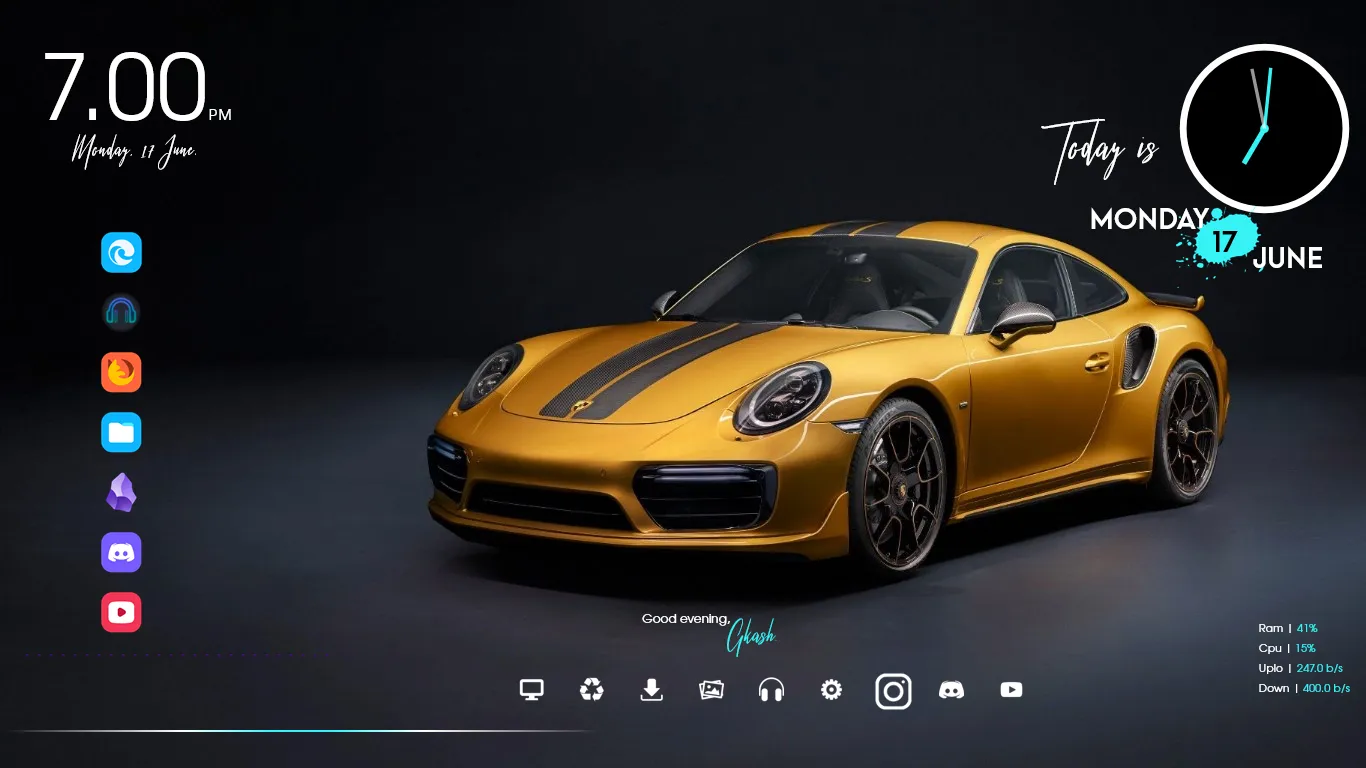
Task: Open the headphones music icon in the sidebar
Action: coord(121,312)
